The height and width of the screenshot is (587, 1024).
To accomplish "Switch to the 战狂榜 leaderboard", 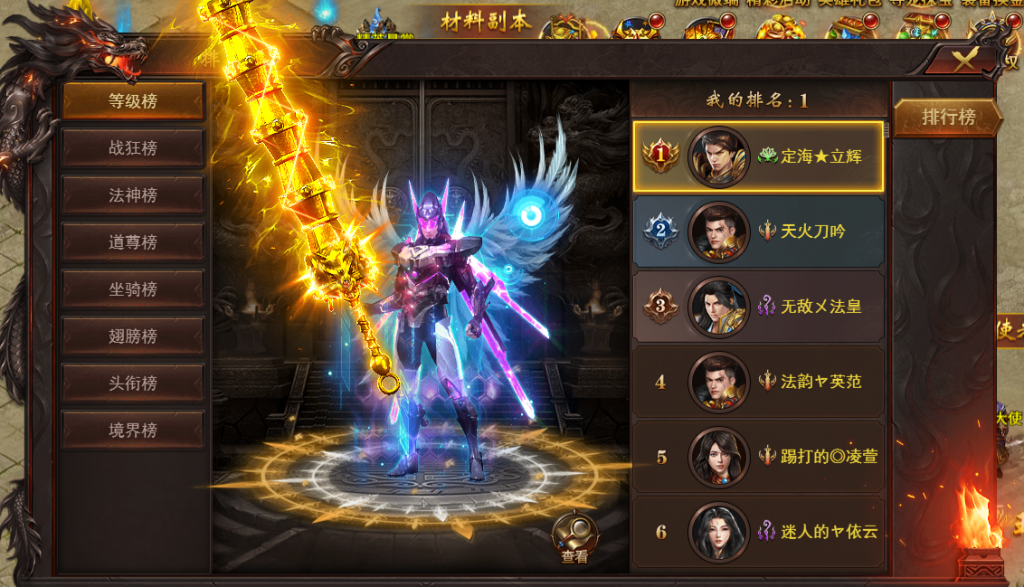I will coord(133,148).
